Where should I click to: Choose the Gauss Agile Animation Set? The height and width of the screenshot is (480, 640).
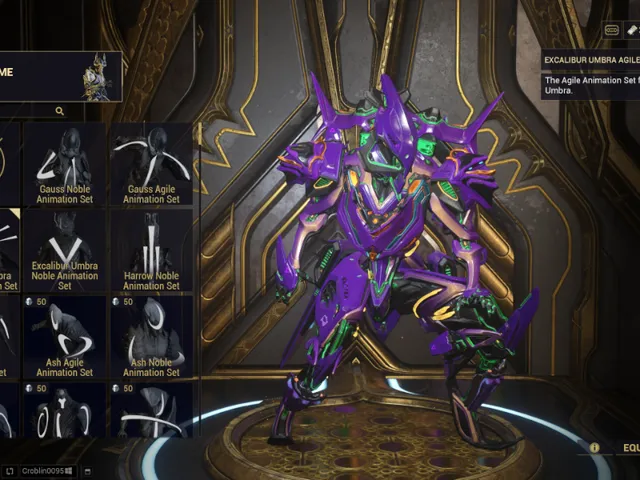tap(151, 164)
